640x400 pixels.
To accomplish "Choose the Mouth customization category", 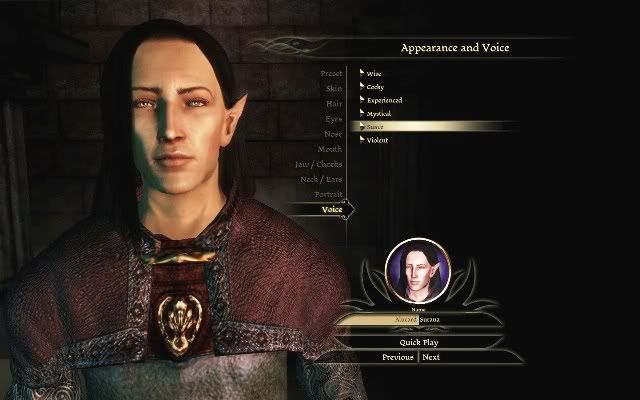I will [330, 149].
